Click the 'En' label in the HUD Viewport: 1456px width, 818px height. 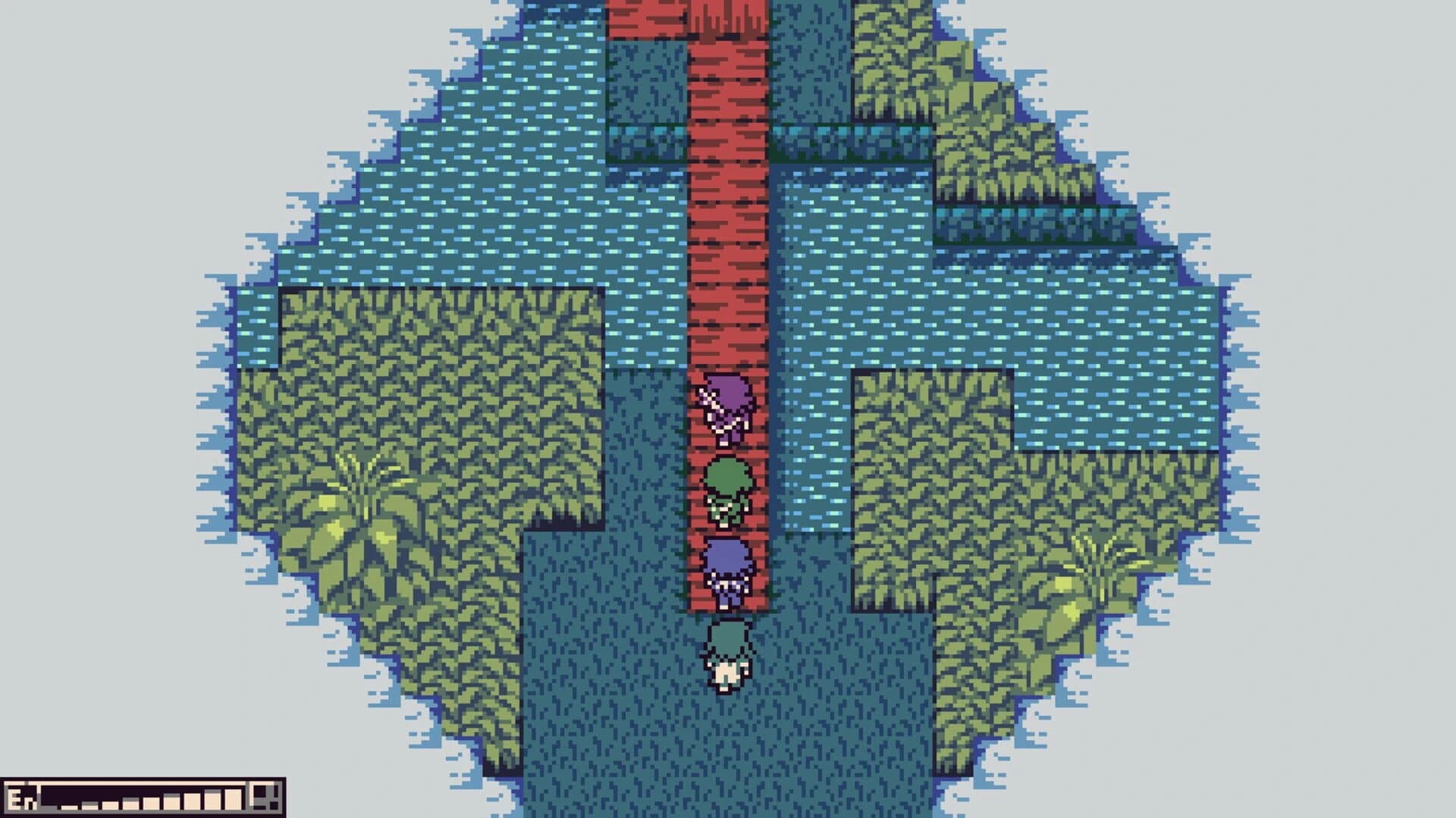pyautogui.click(x=23, y=801)
